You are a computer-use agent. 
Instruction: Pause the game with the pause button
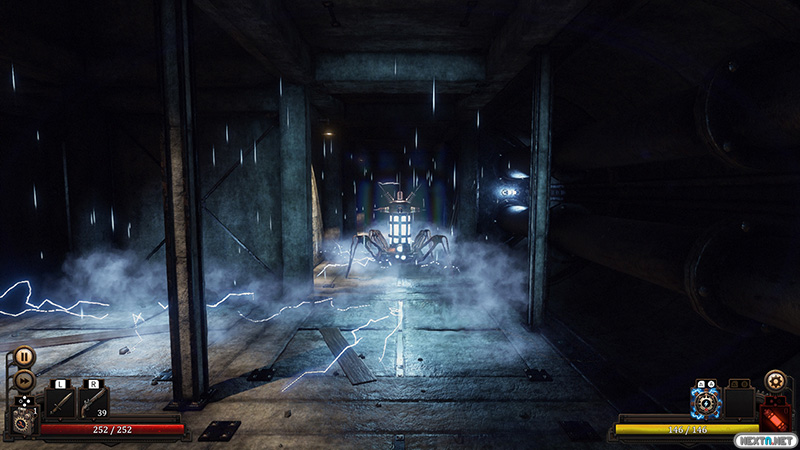pyautogui.click(x=24, y=356)
